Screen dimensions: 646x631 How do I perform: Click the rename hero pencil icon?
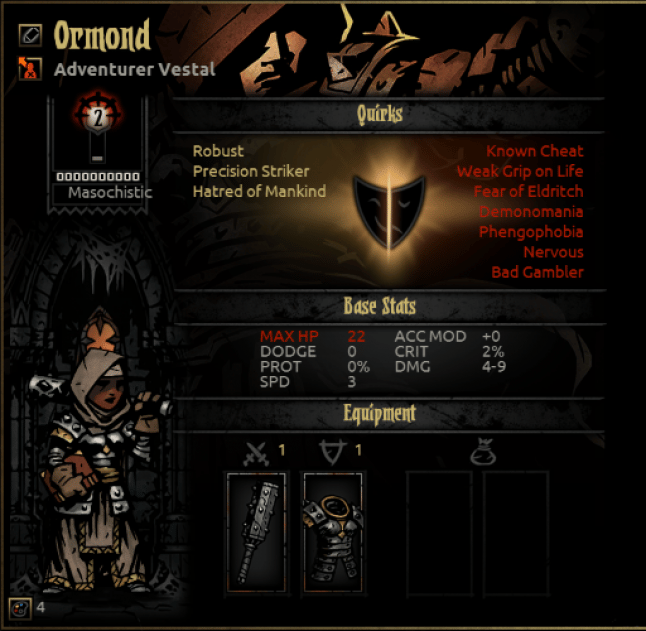(31, 35)
